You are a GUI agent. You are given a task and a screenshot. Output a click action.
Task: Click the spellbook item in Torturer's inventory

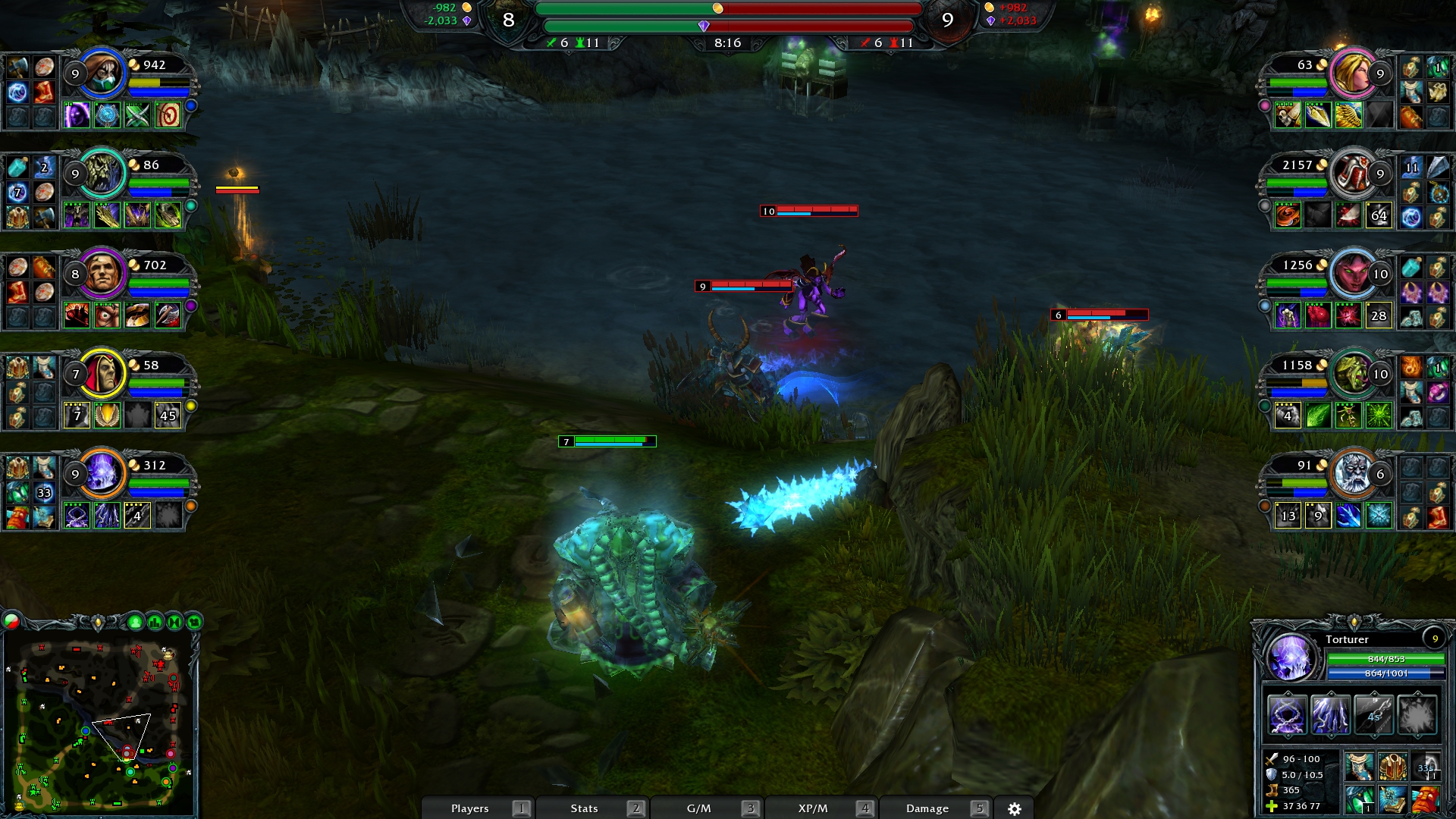point(1392,801)
